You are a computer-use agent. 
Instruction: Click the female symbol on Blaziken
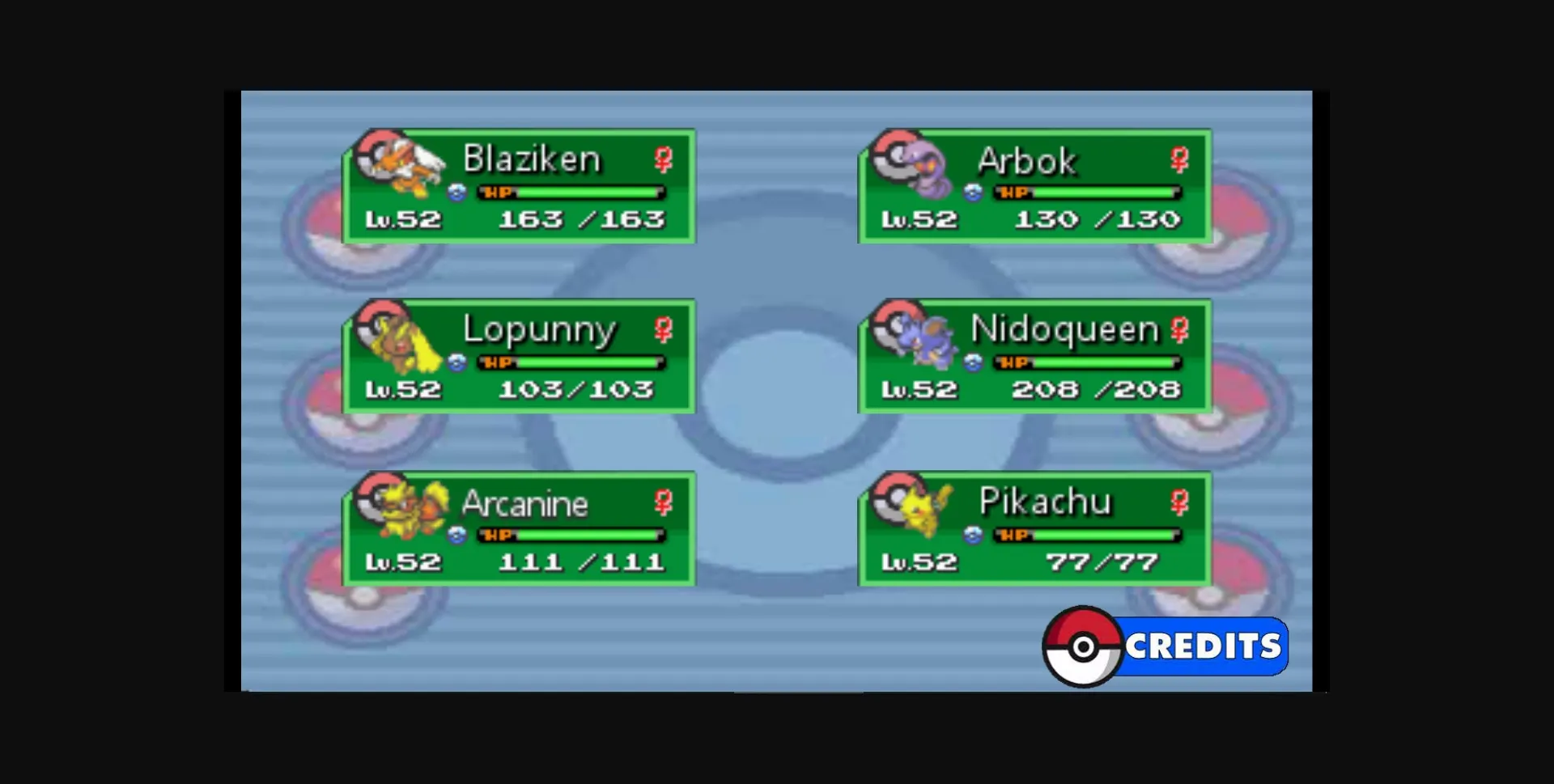coord(662,160)
